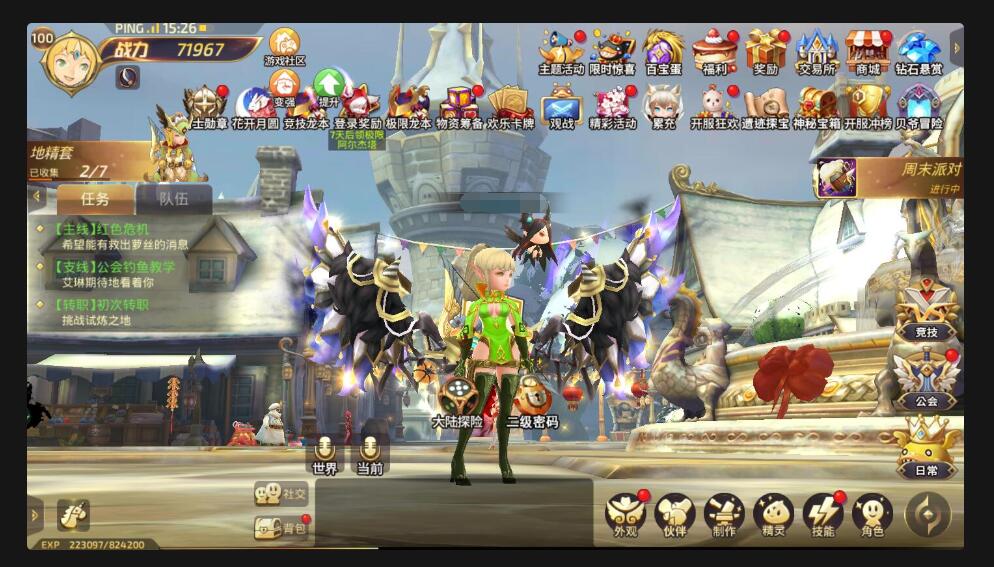Open the 神秘宝箱 treasure chest event
The image size is (994, 567).
[x=816, y=105]
